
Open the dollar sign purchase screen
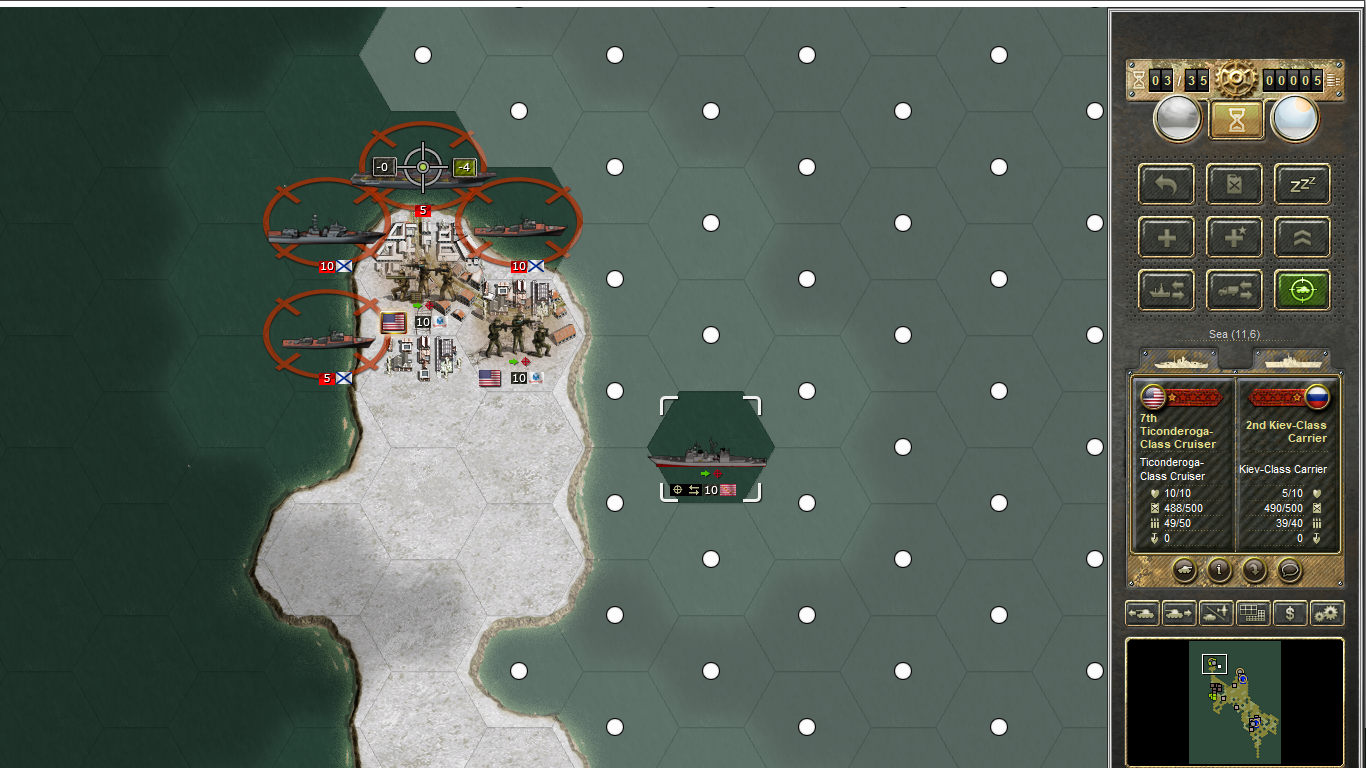point(1290,613)
